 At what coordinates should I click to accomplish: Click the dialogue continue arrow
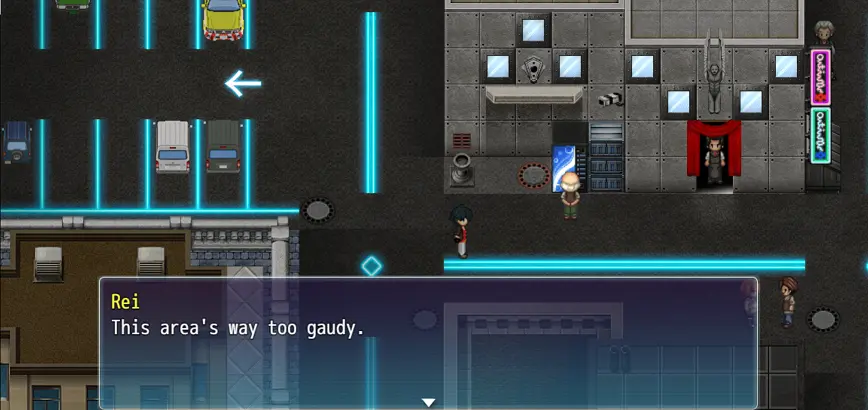[x=428, y=402]
